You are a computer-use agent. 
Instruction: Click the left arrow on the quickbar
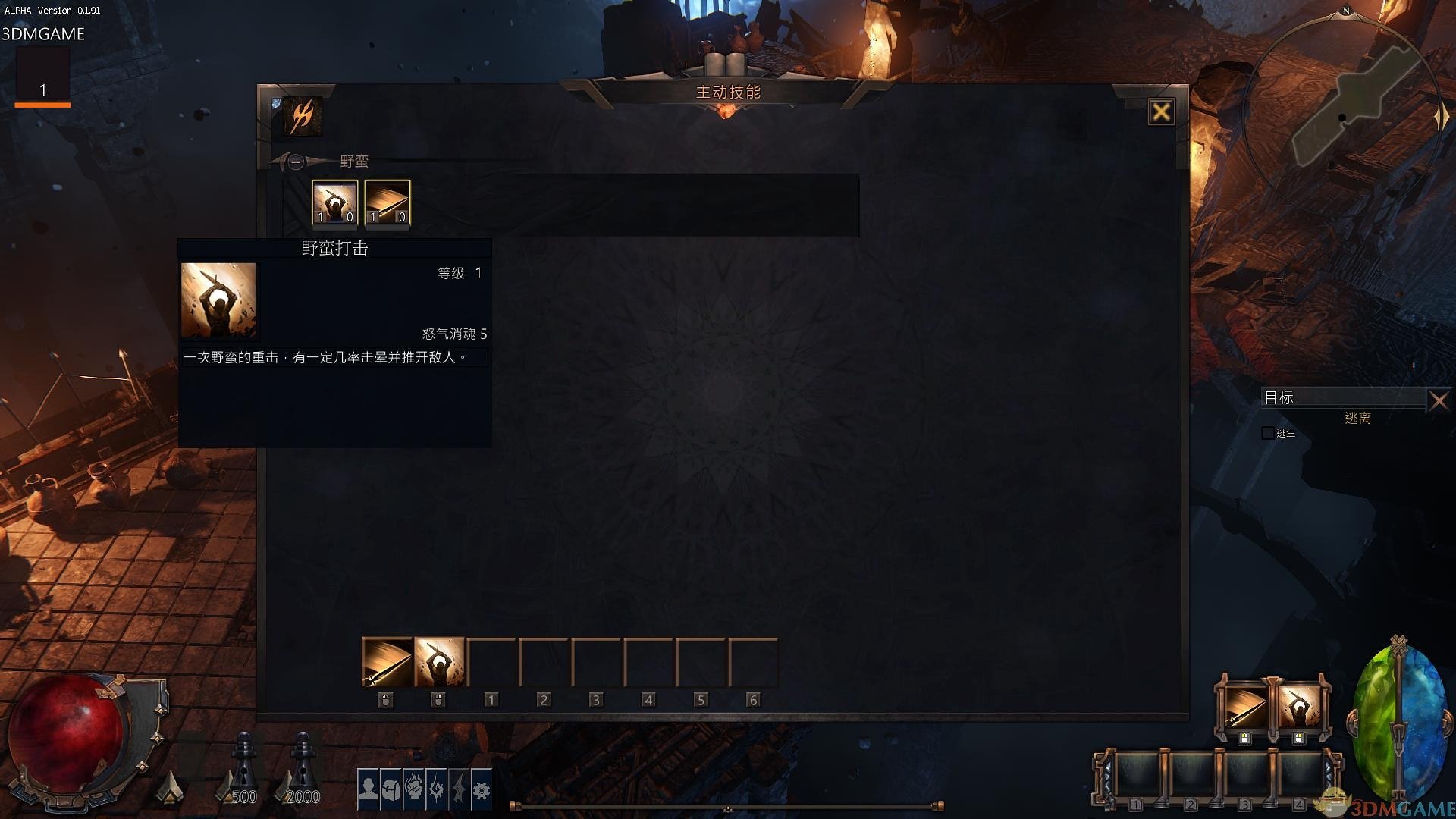point(1106,769)
